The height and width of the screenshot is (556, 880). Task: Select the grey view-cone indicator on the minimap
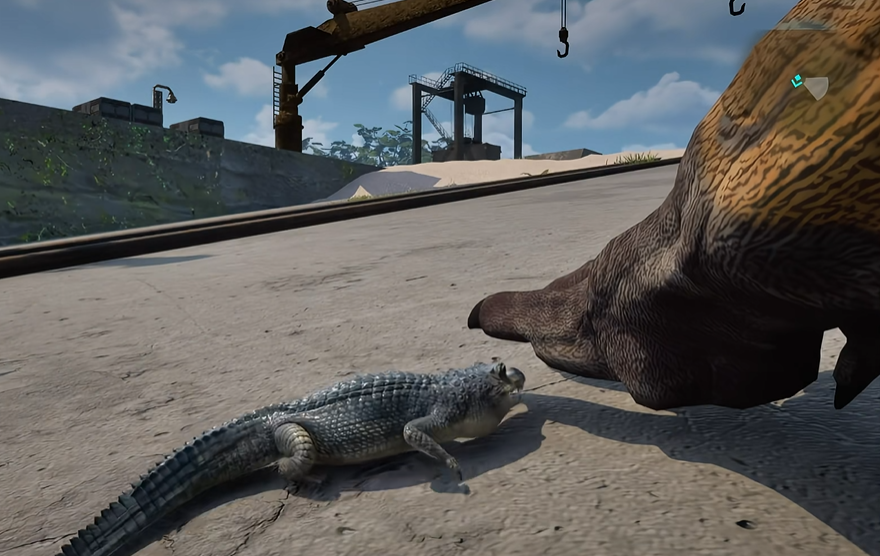(816, 88)
